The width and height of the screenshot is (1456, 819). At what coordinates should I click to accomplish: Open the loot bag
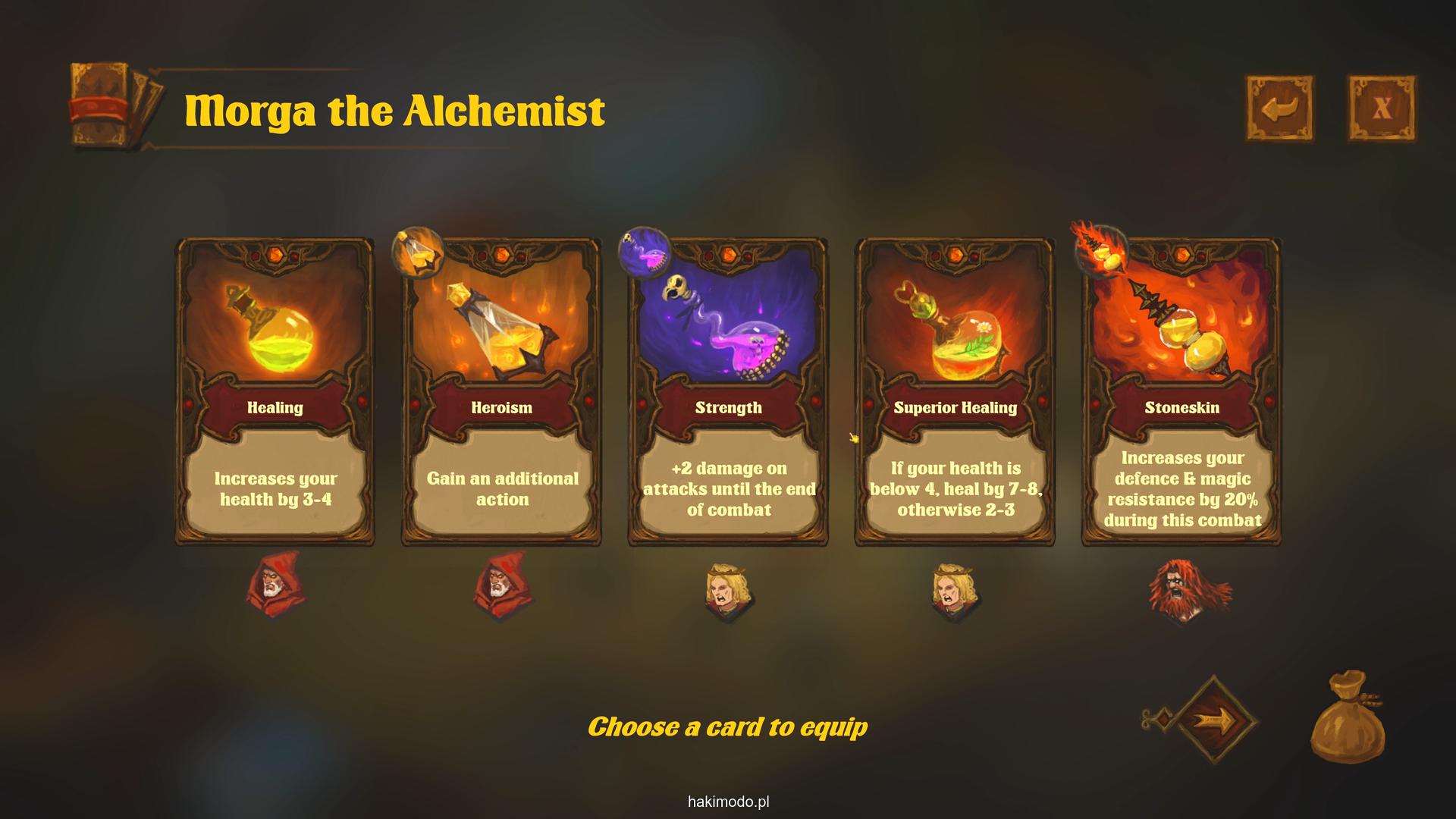[1348, 716]
